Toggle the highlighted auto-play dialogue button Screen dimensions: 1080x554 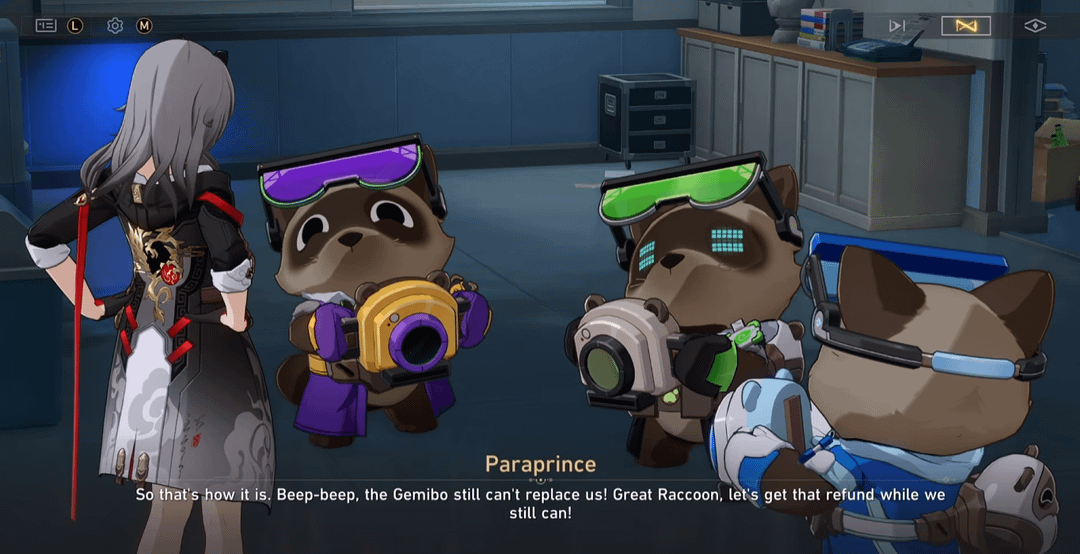965,25
